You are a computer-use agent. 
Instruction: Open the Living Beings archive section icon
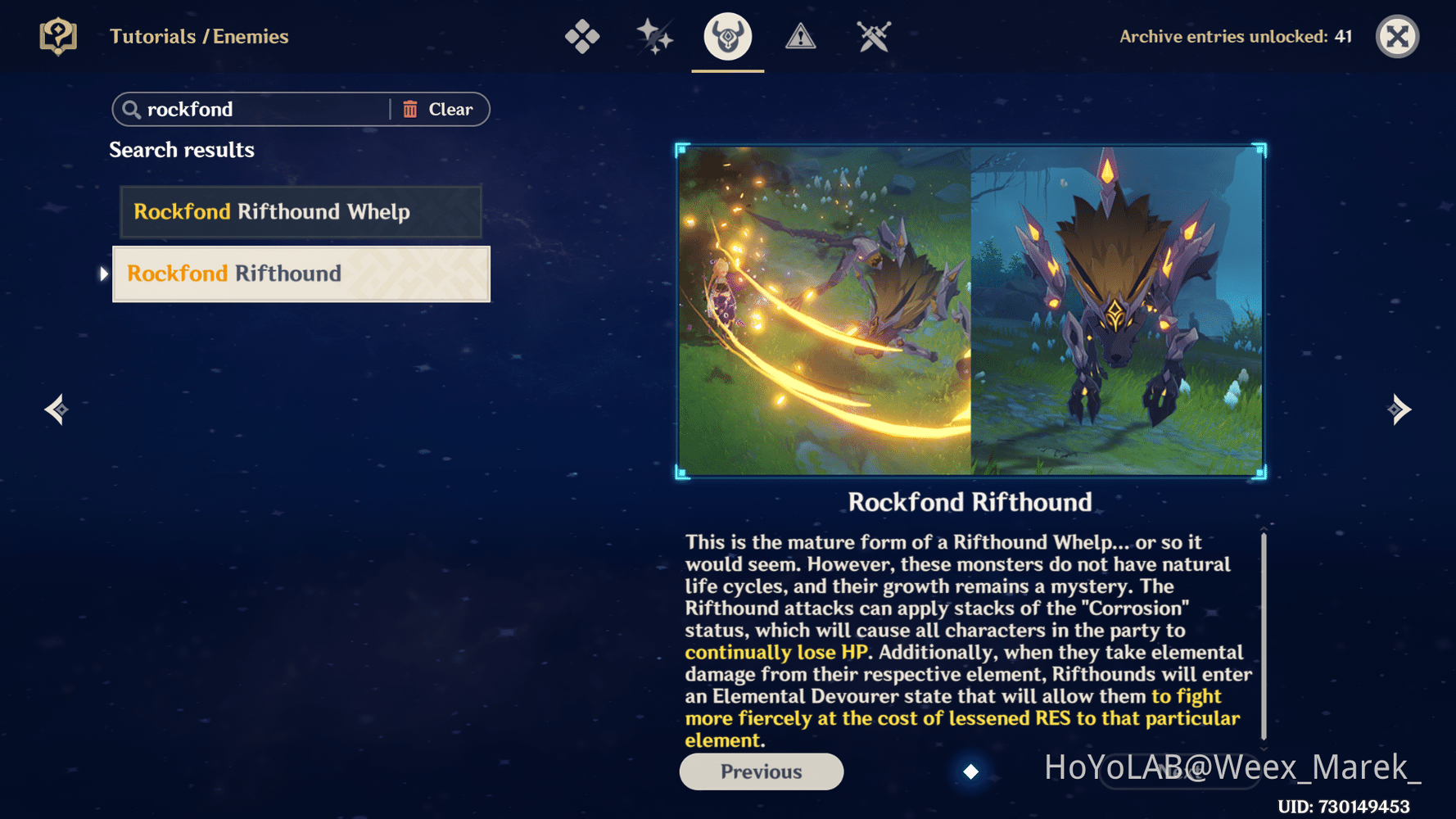tap(583, 36)
